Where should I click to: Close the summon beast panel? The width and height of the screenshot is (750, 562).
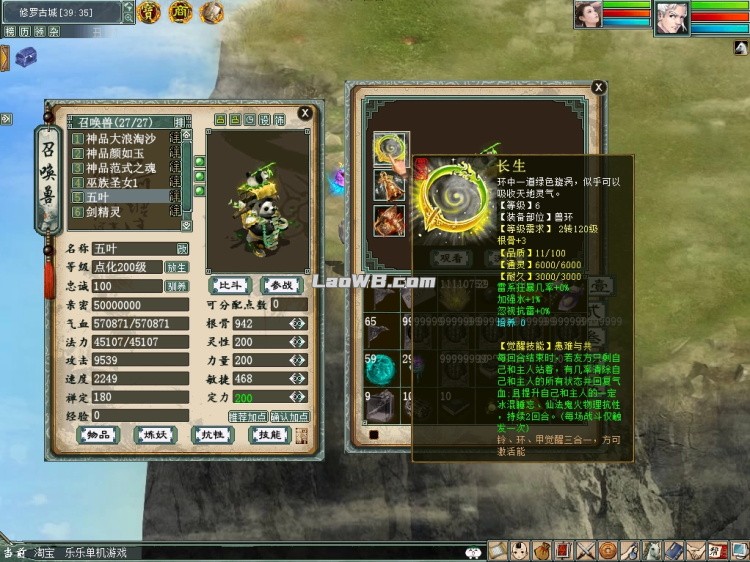coord(305,113)
